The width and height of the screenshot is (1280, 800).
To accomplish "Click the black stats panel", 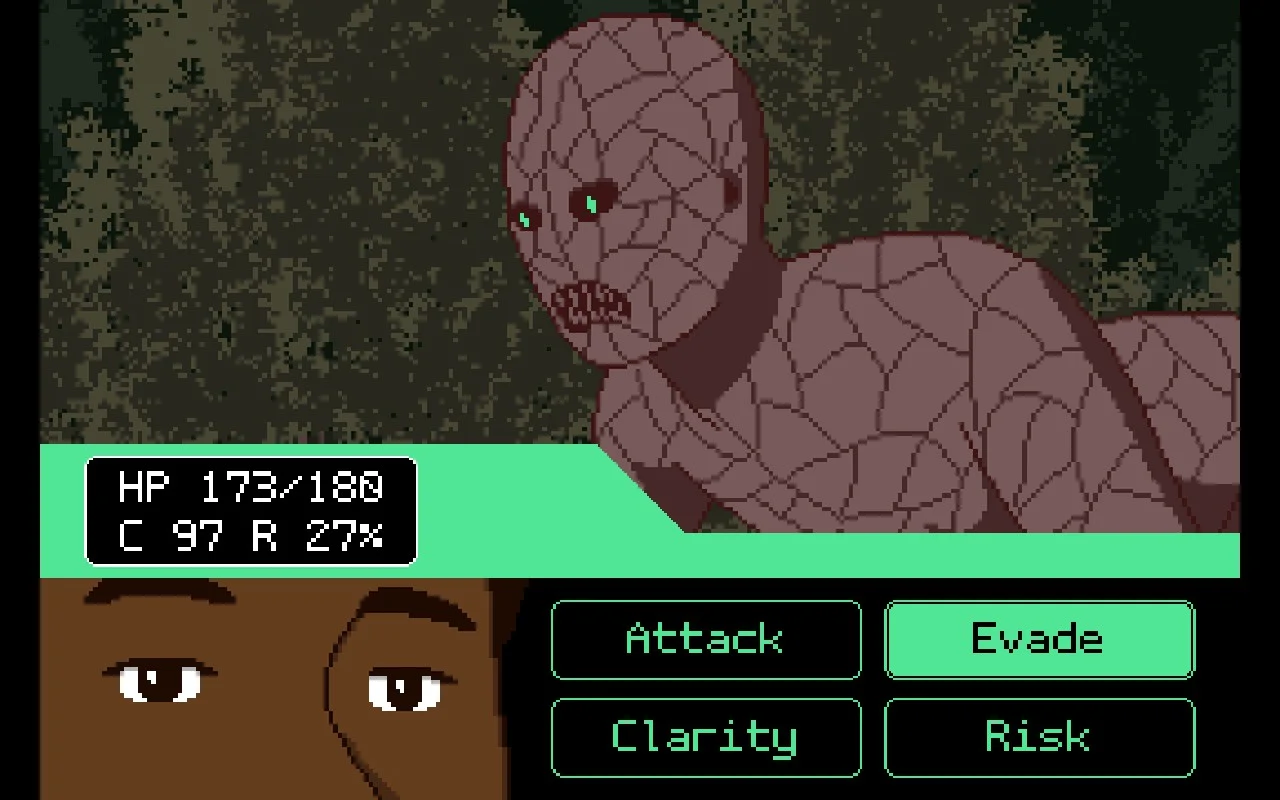I will pyautogui.click(x=250, y=512).
